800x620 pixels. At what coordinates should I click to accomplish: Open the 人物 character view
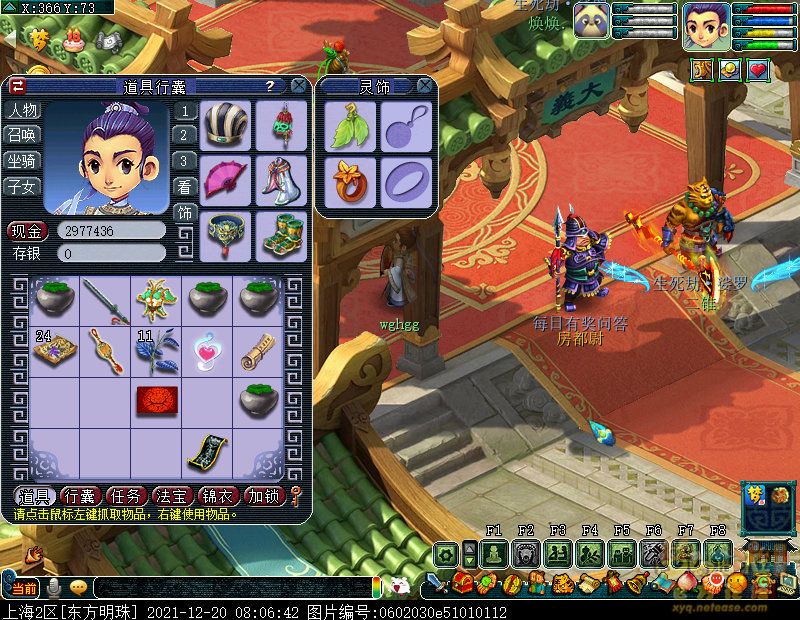[x=22, y=110]
